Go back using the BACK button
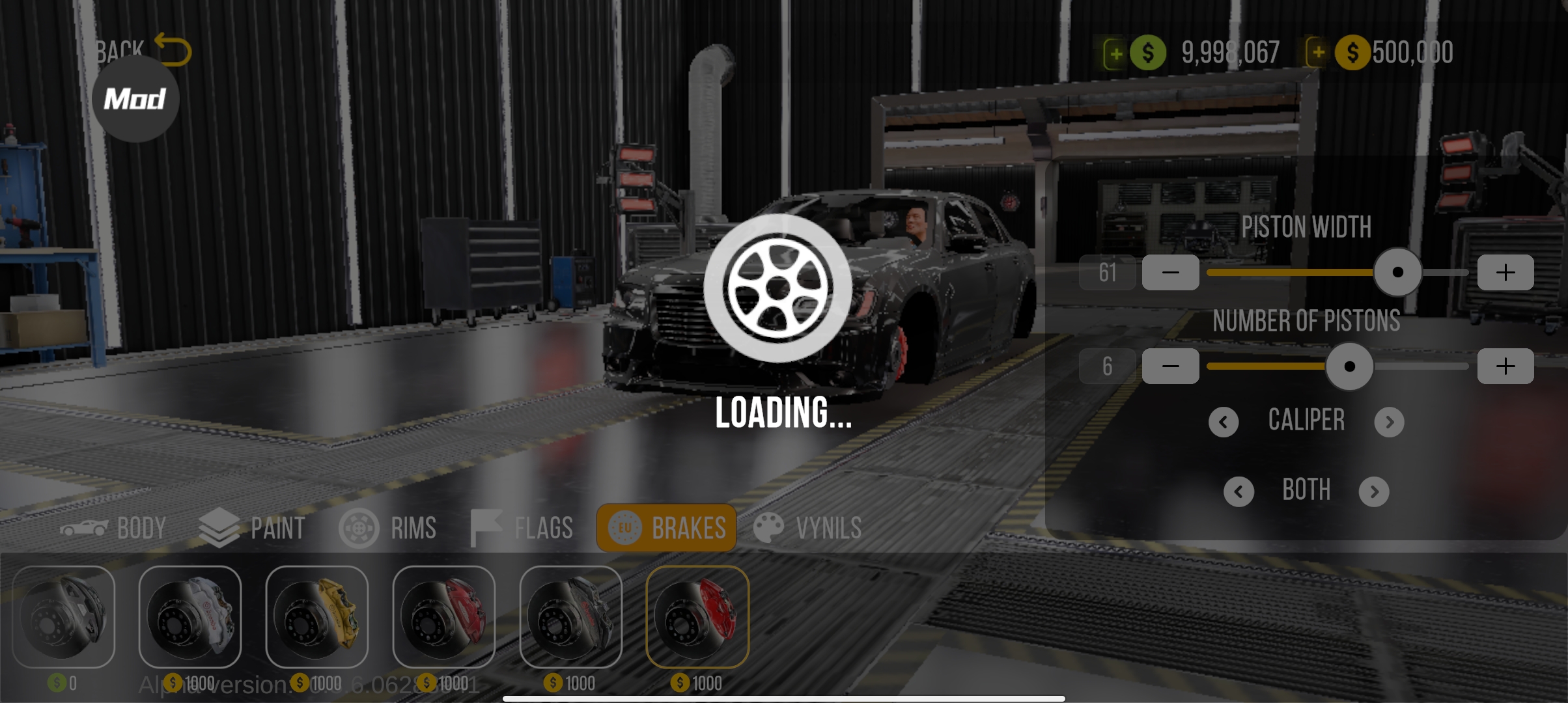The width and height of the screenshot is (1568, 703). [x=143, y=49]
